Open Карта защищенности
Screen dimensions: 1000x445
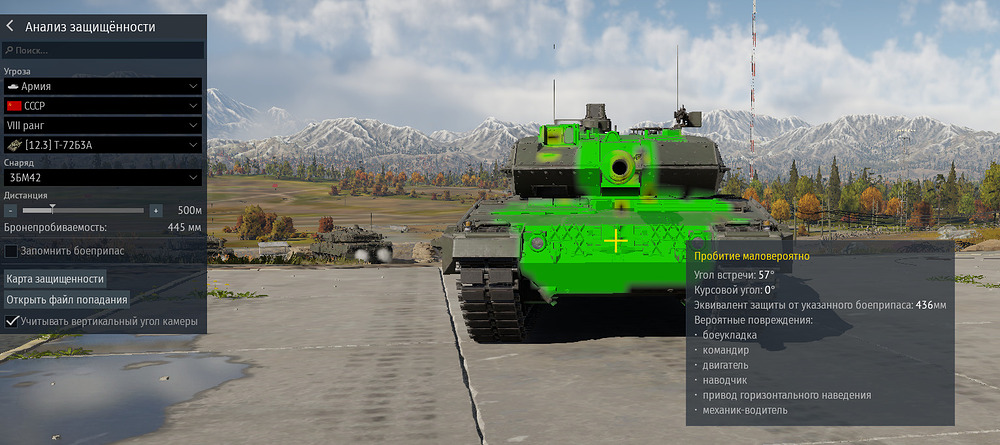(x=56, y=278)
